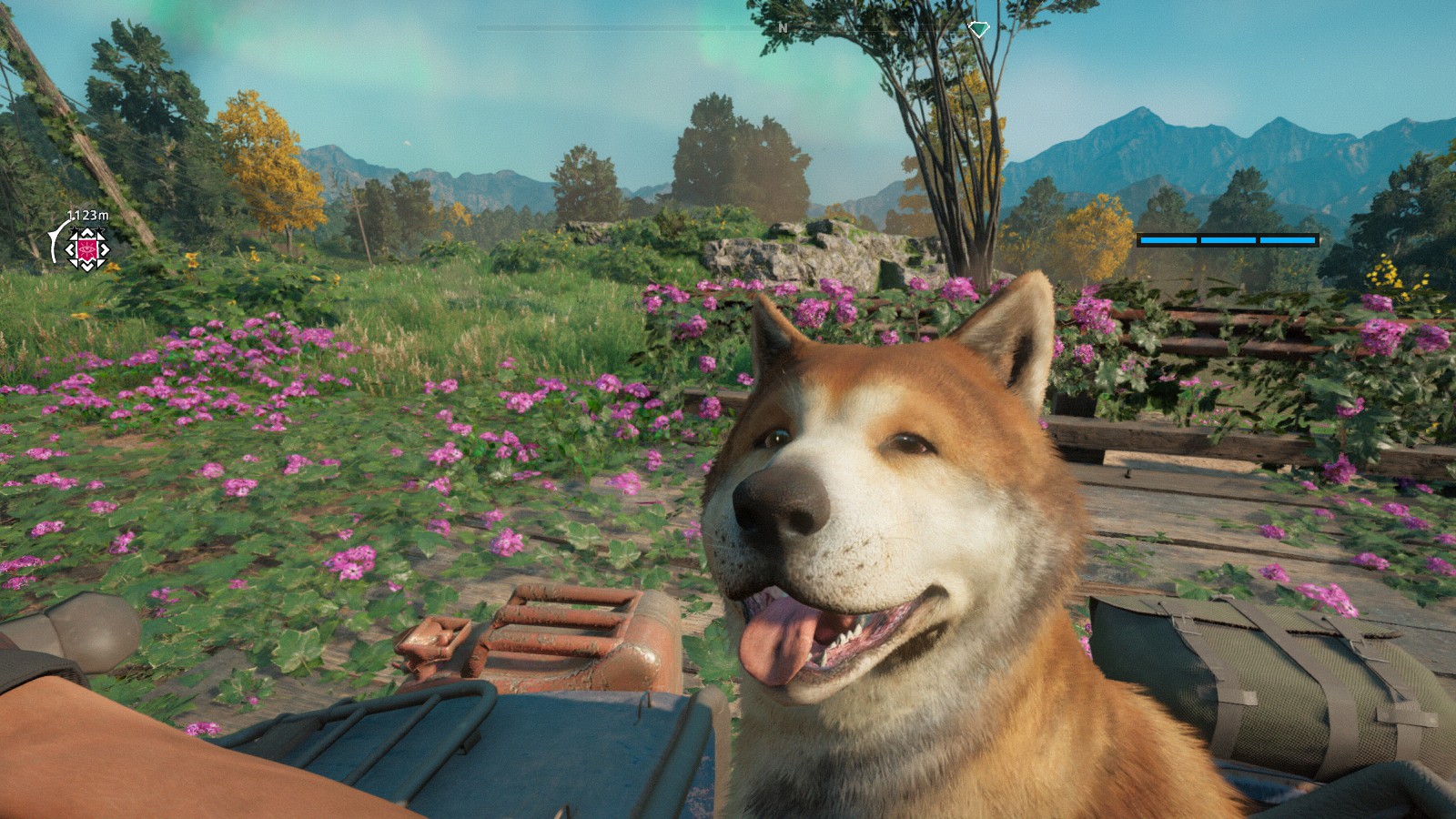Click the green diamond marker on the compass
1456x819 pixels.
tap(979, 28)
